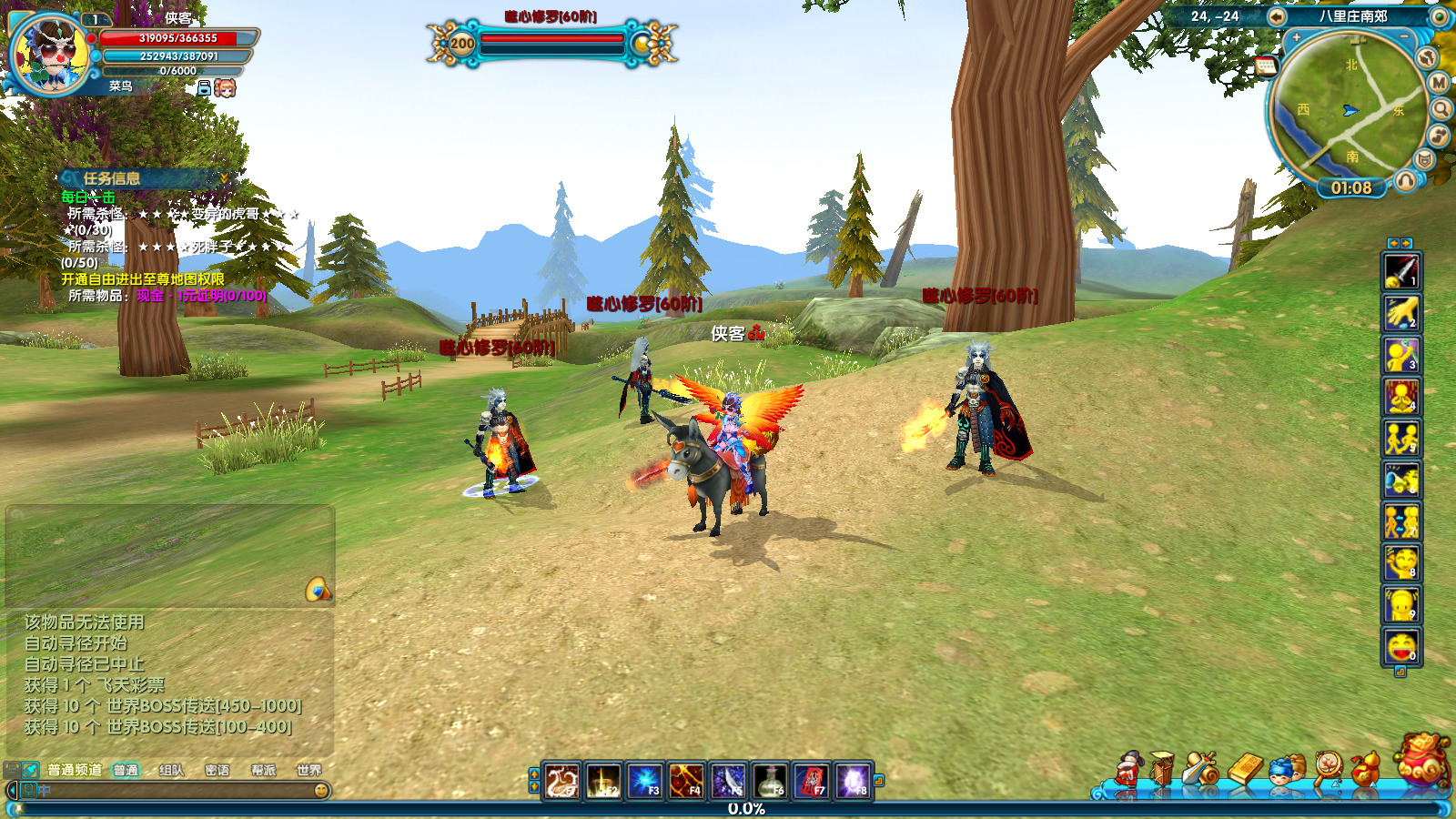The width and height of the screenshot is (1456, 819).
Task: Use the F6 potion bottle slot
Action: pos(770,781)
